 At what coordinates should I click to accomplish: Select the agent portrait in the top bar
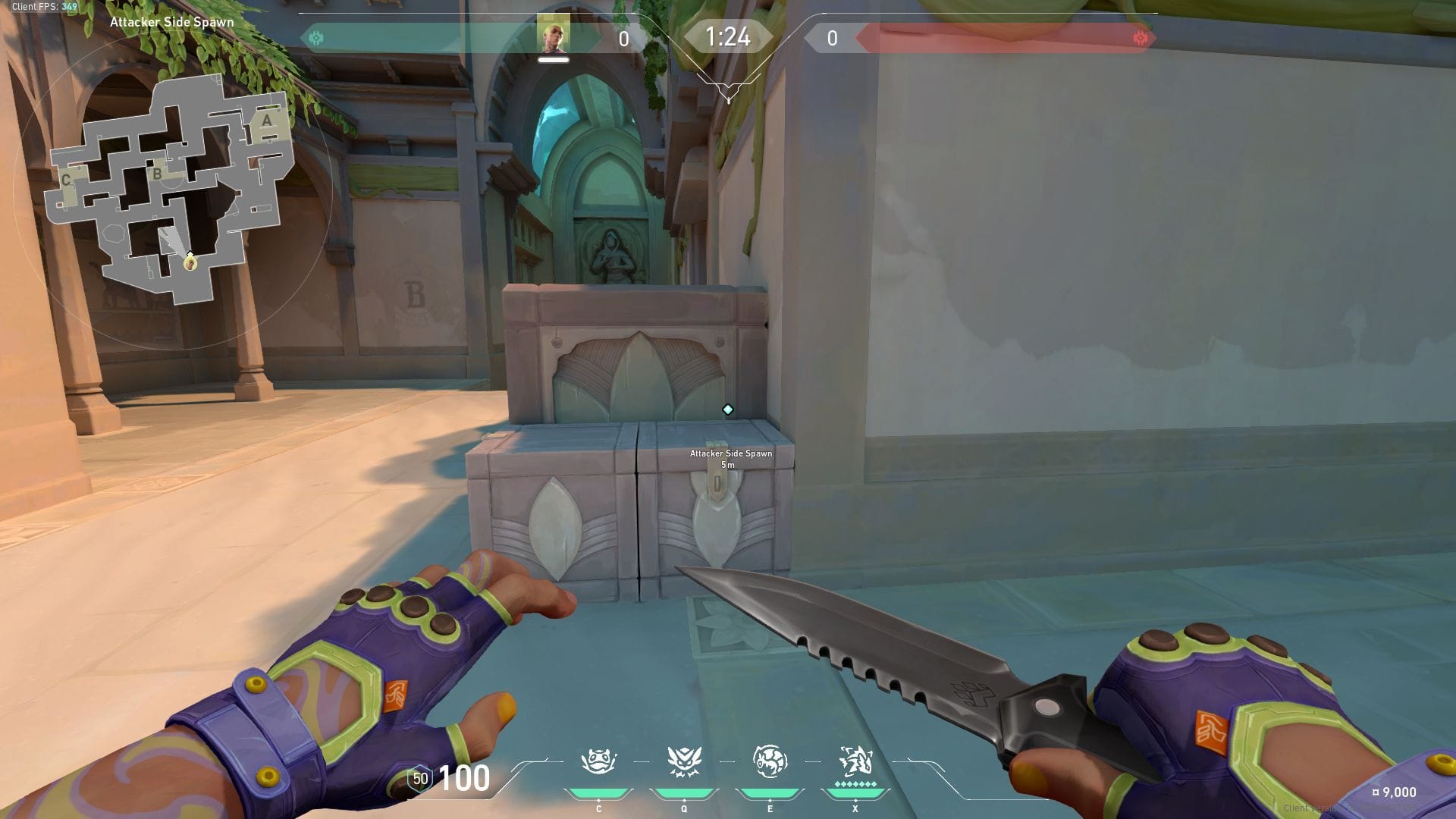(x=553, y=36)
